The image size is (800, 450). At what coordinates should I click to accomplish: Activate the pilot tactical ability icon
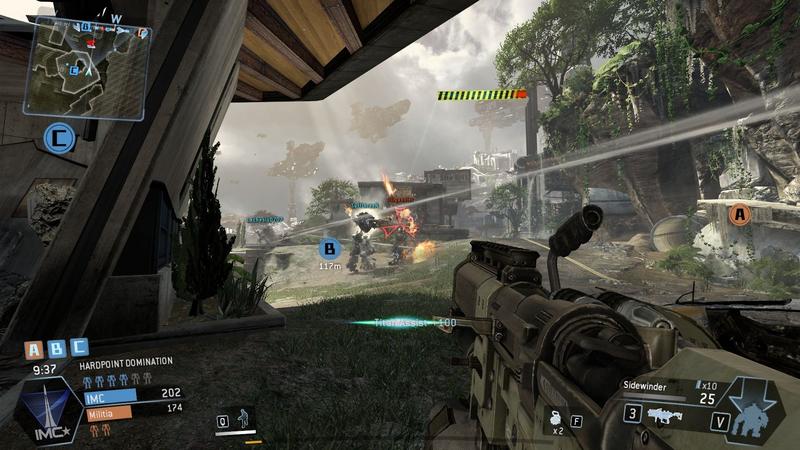pos(242,420)
